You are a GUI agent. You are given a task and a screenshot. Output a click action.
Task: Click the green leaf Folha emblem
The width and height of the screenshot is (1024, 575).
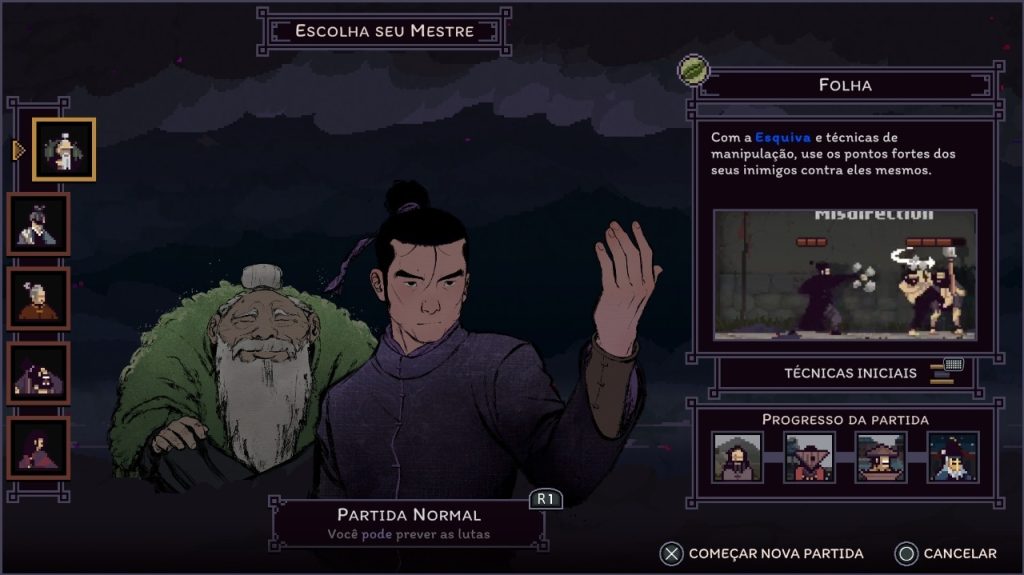693,70
